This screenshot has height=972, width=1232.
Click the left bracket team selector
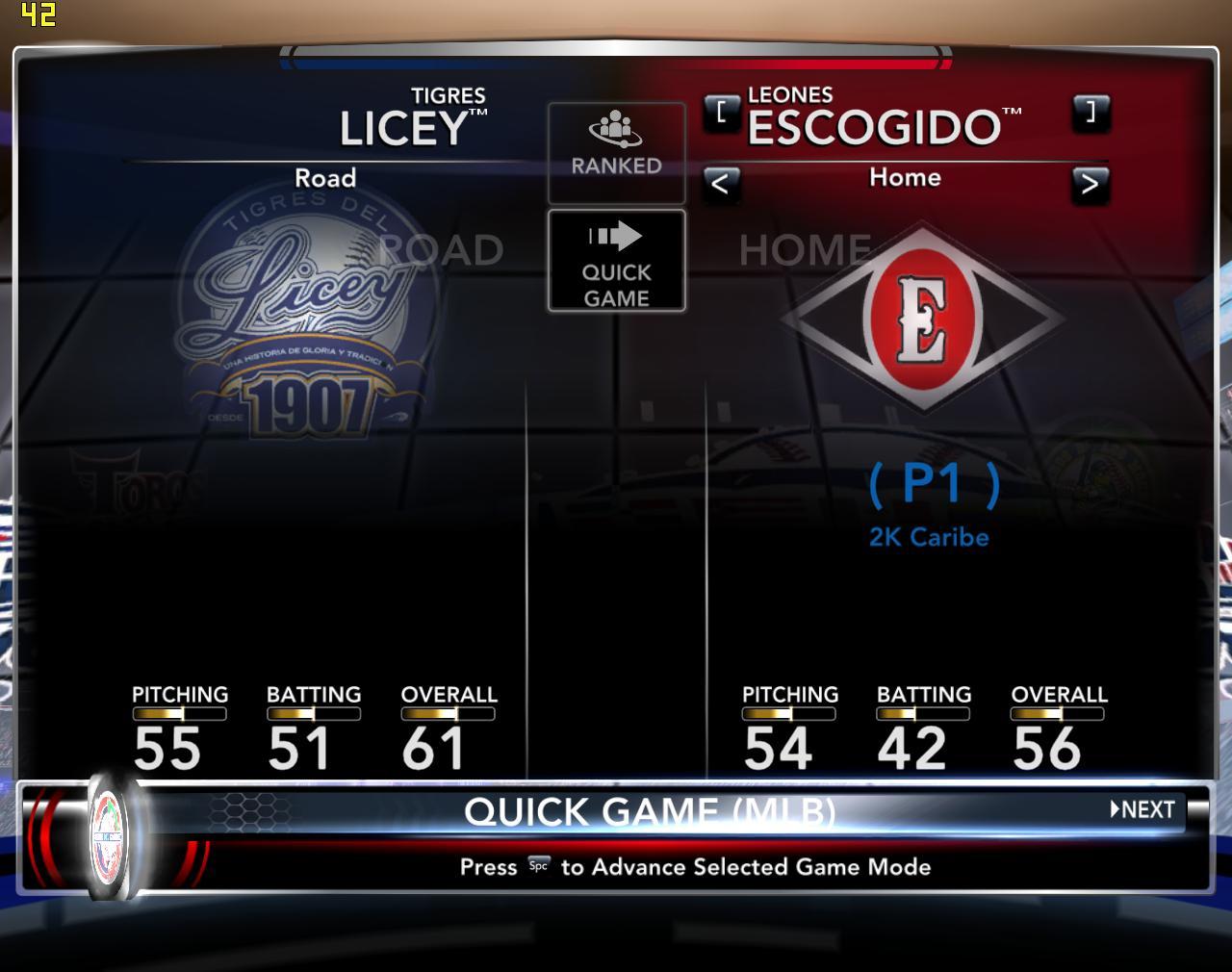722,113
